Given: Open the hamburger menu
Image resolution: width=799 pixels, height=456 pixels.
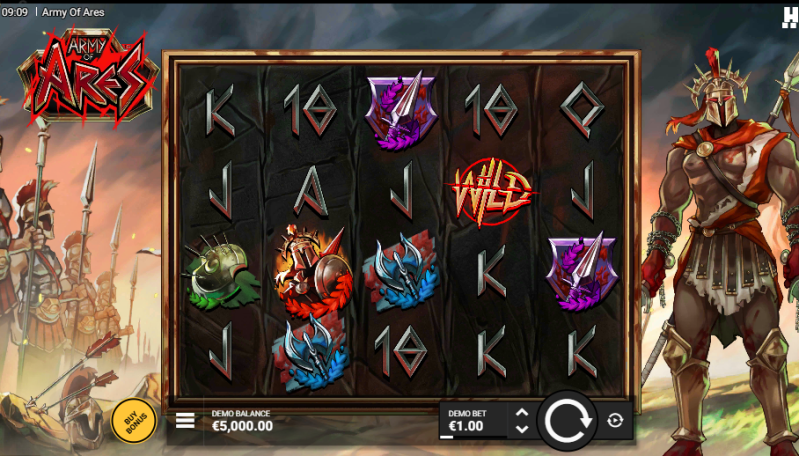Looking at the screenshot, I should coord(185,421).
